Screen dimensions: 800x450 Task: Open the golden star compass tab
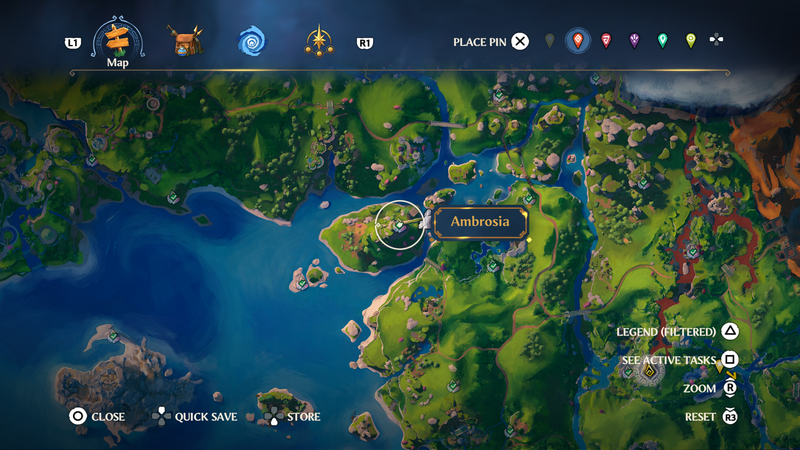(x=319, y=42)
